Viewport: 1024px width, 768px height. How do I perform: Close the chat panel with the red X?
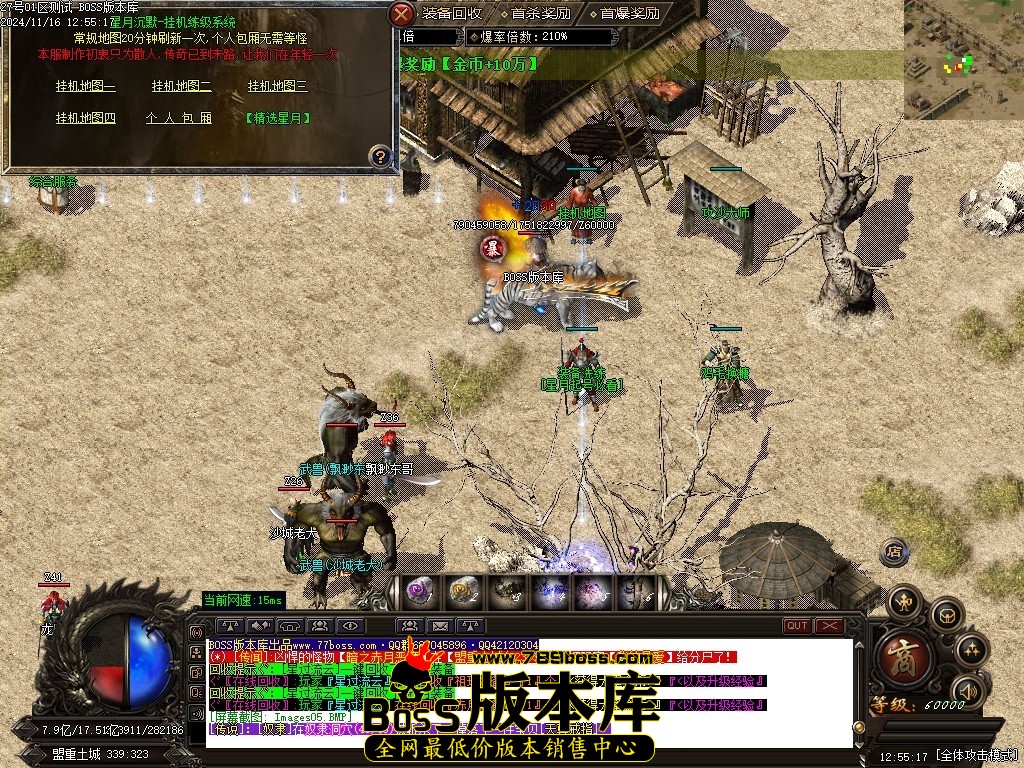pos(829,626)
